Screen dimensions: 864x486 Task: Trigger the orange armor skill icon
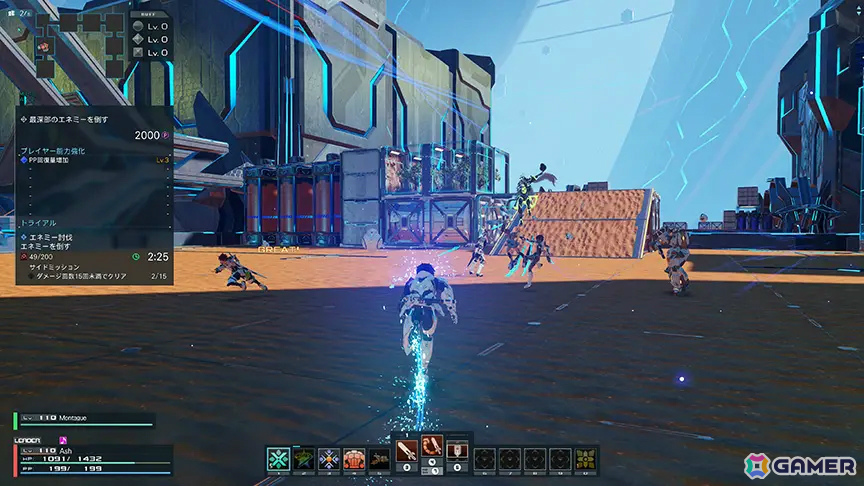pos(354,459)
